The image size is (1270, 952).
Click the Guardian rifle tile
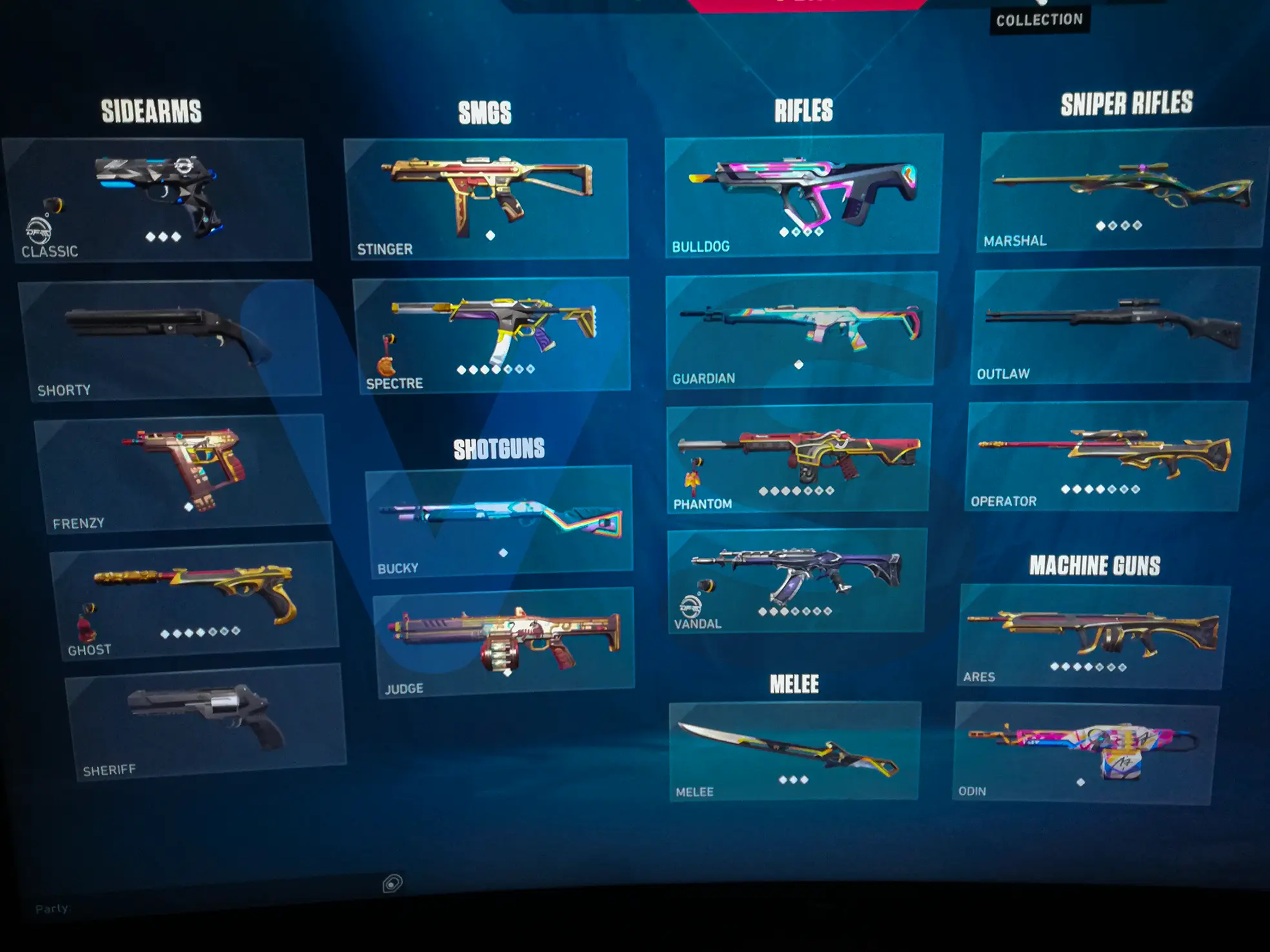coord(800,330)
